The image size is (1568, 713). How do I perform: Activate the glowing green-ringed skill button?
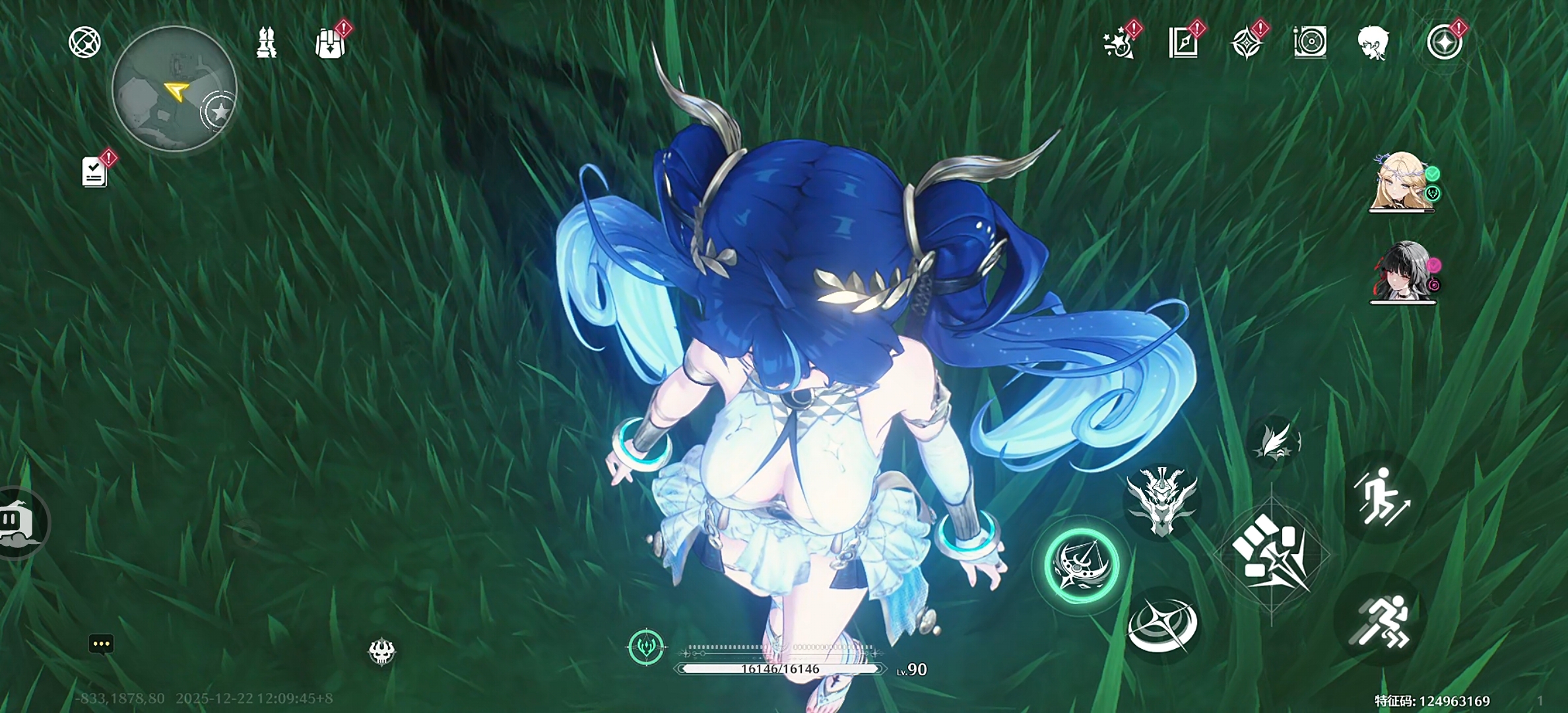pyautogui.click(x=1082, y=565)
